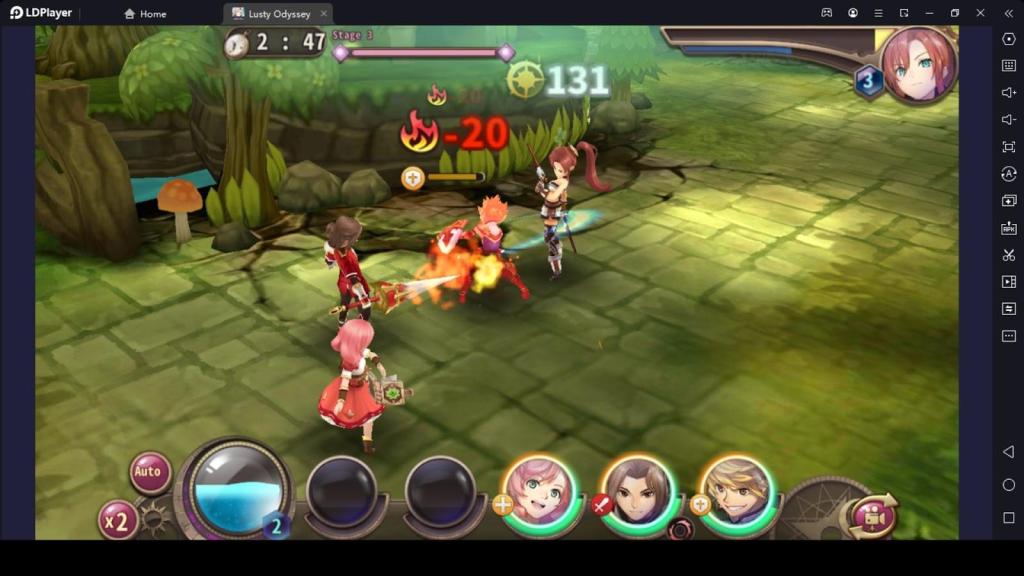
Task: Select the blonde hero portrait
Action: (738, 492)
